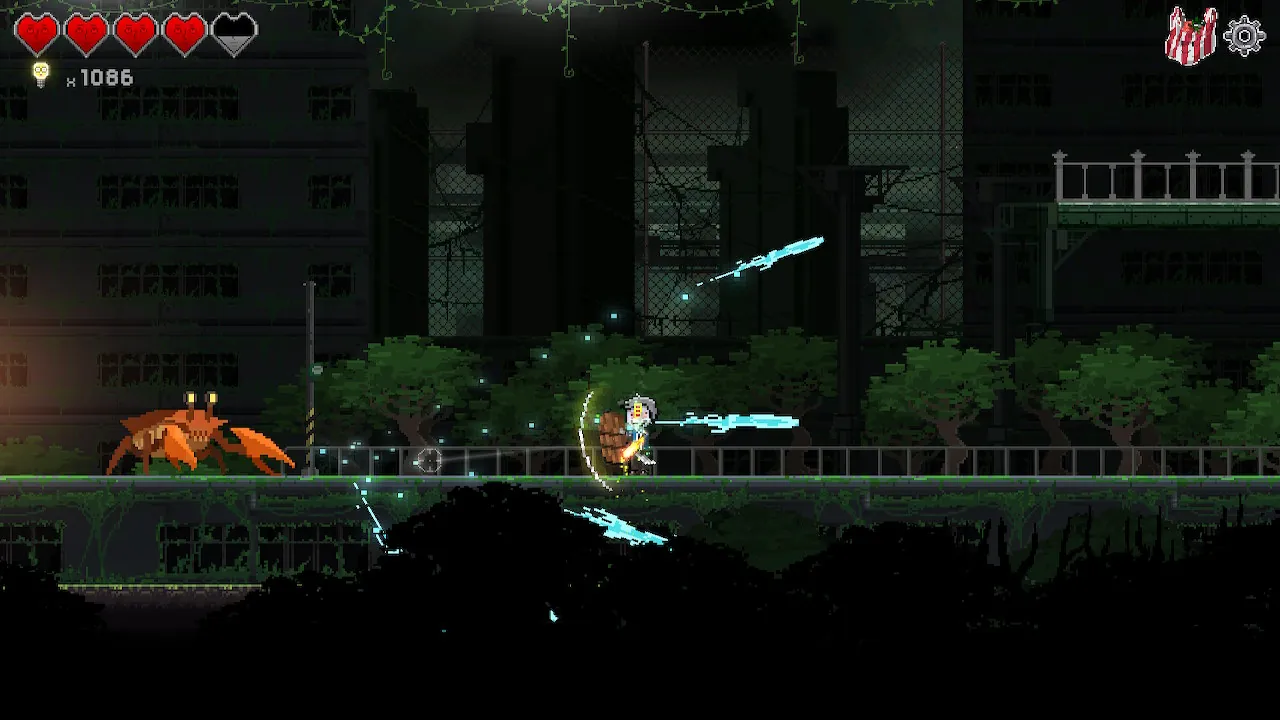
Task: Click the first red heart
Action: click(x=38, y=30)
